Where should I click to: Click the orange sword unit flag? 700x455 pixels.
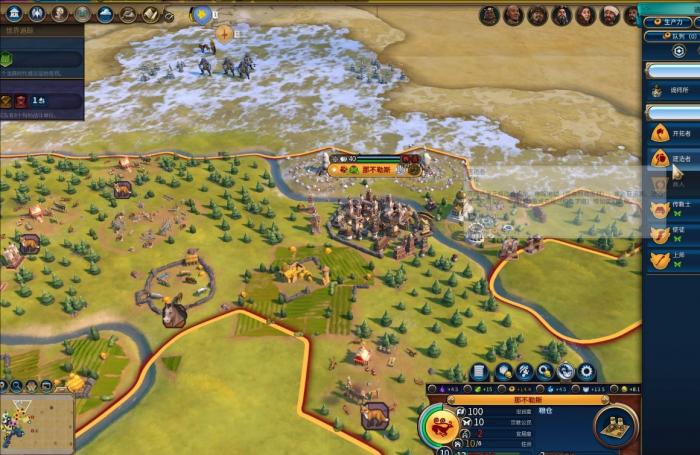(225, 33)
